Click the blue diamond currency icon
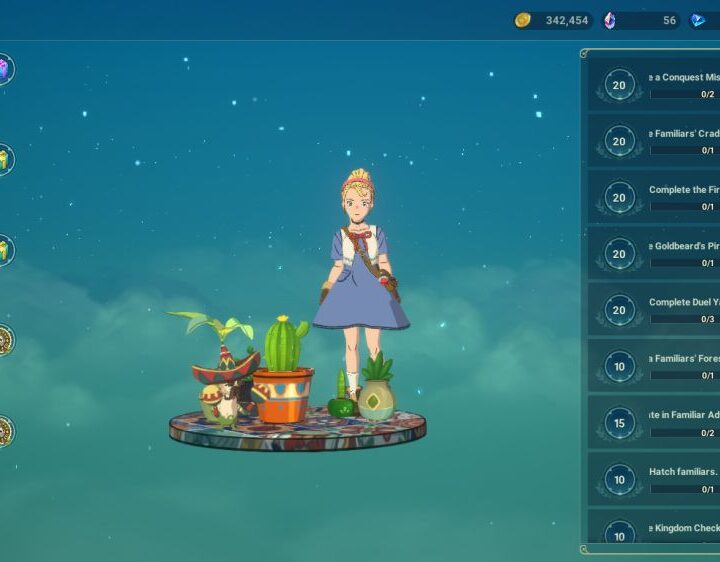This screenshot has height=562, width=720. 698,20
